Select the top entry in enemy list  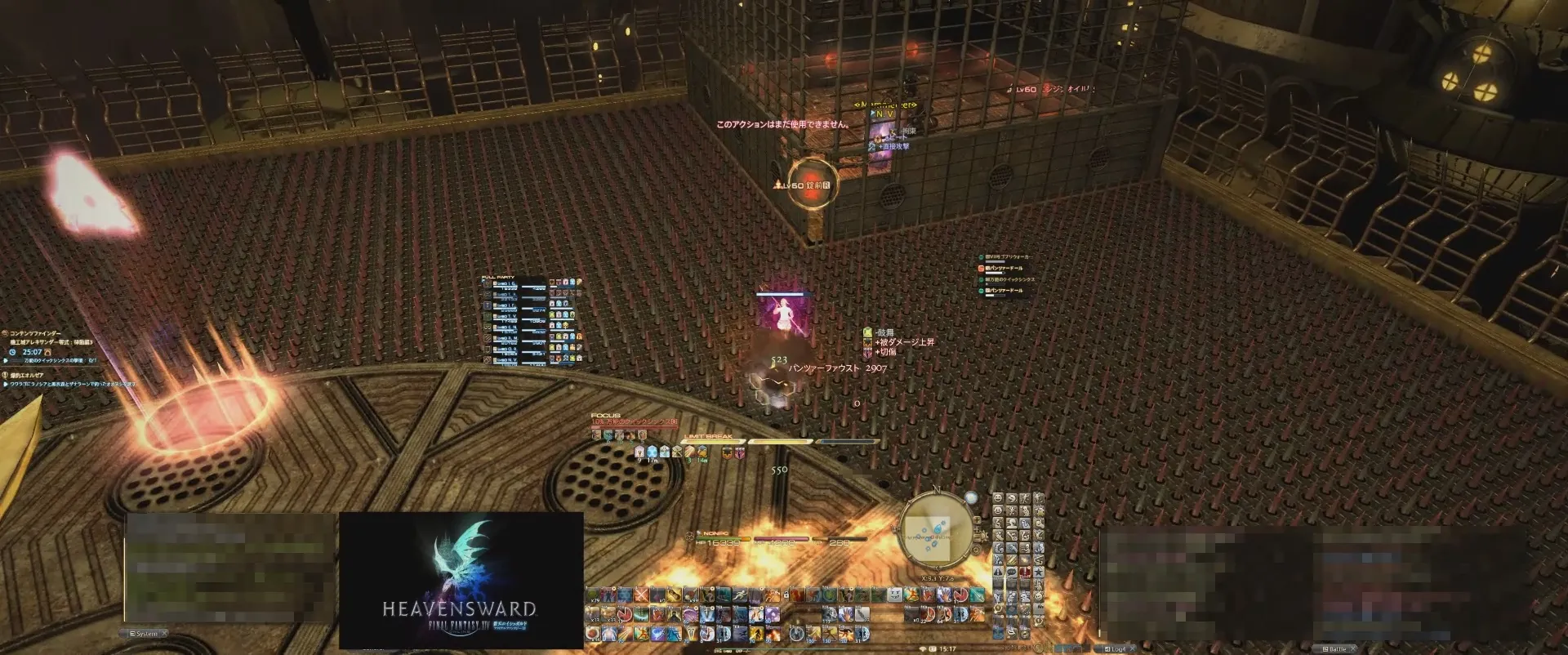[1009, 257]
